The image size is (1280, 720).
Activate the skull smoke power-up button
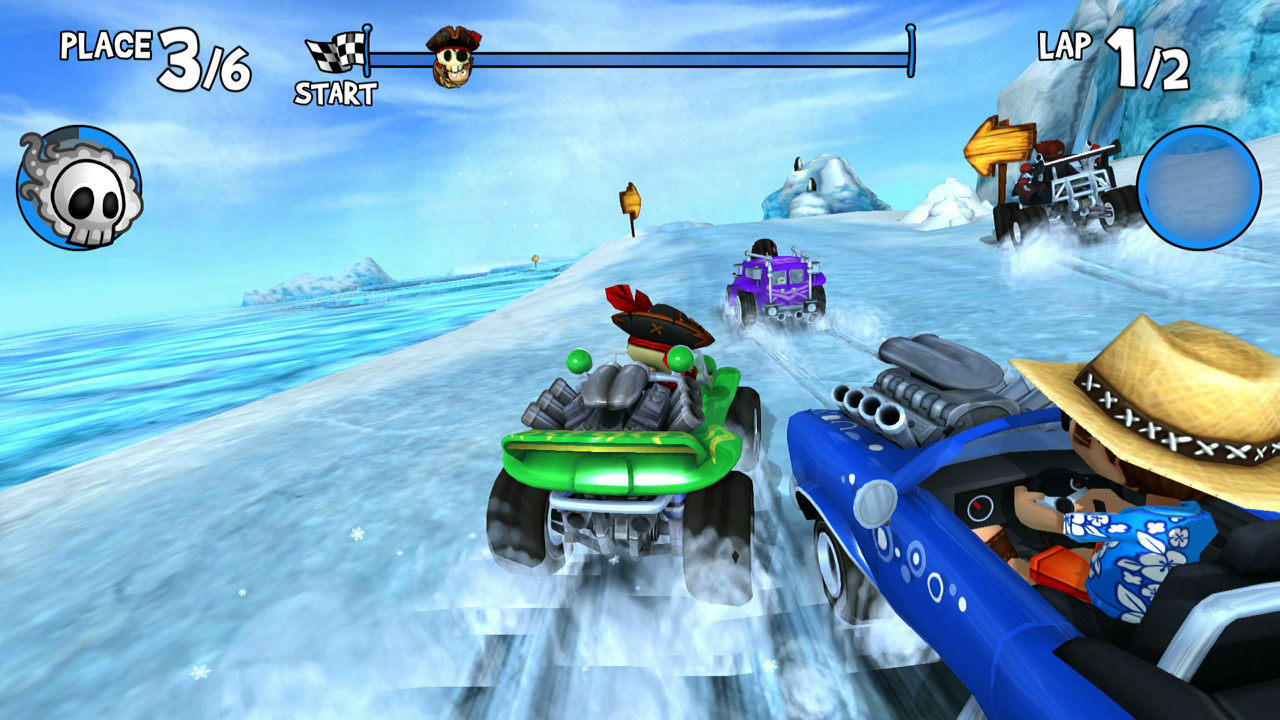click(80, 188)
